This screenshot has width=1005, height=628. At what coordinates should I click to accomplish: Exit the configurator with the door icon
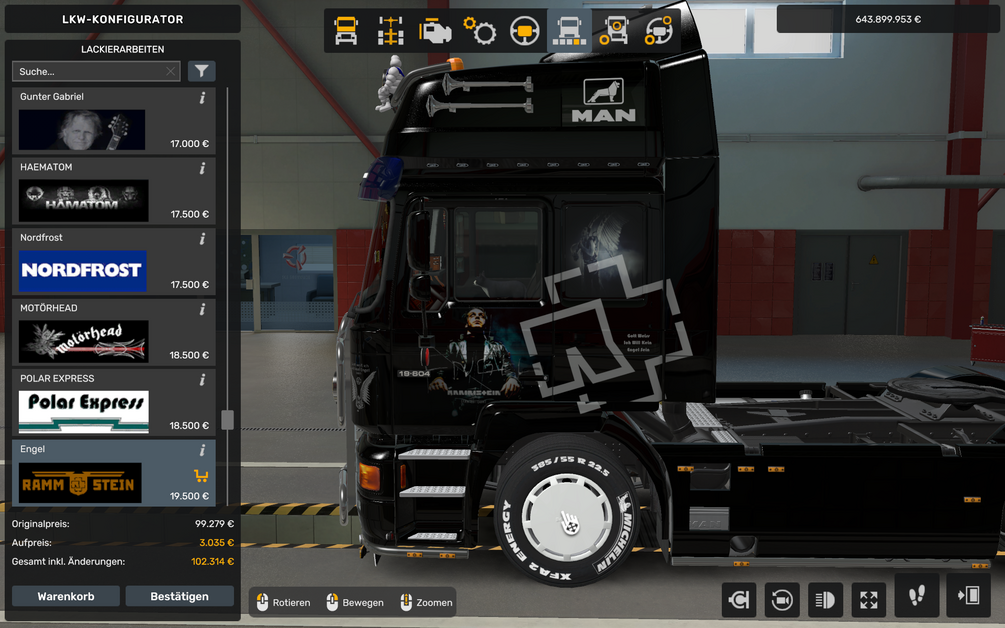[968, 597]
